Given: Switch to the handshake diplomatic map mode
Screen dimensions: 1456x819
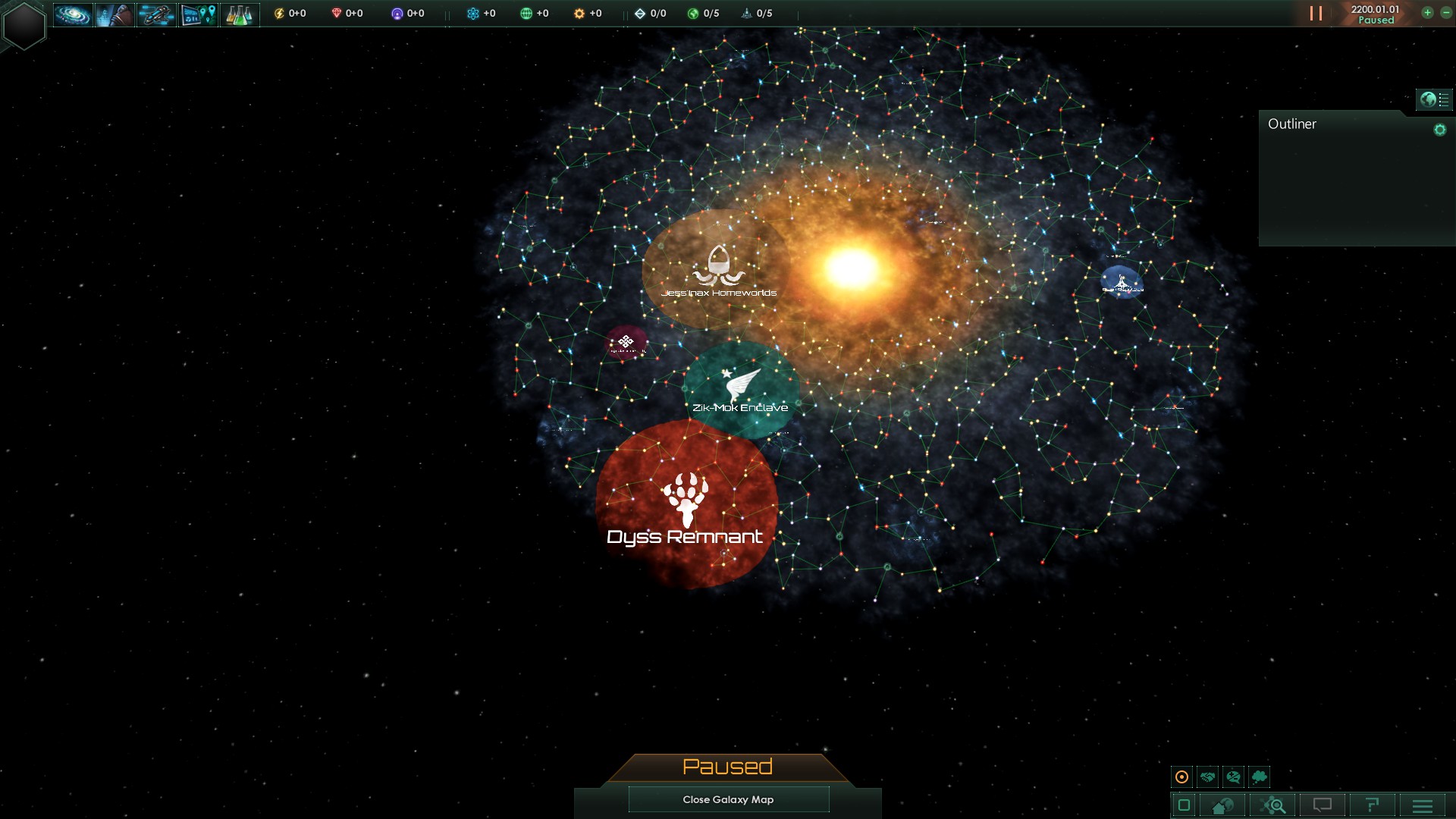Looking at the screenshot, I should tap(1207, 777).
